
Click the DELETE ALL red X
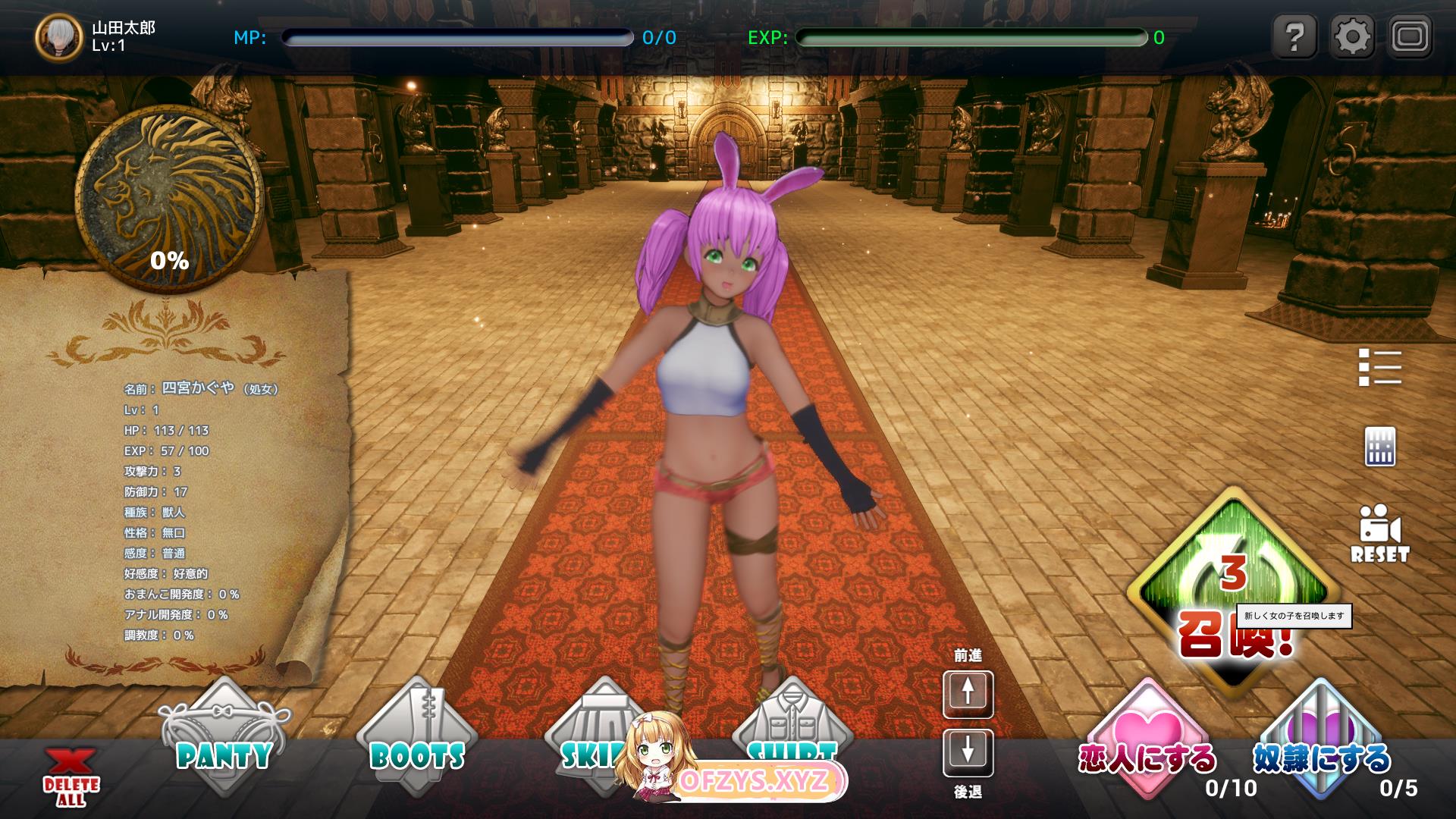pos(71,777)
